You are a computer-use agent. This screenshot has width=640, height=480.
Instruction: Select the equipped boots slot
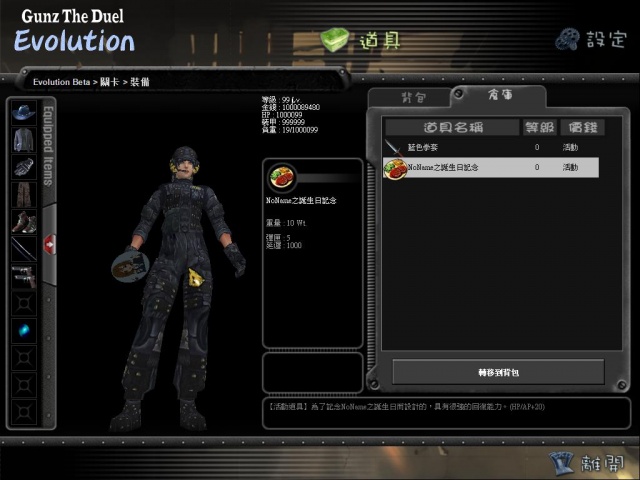[23, 222]
